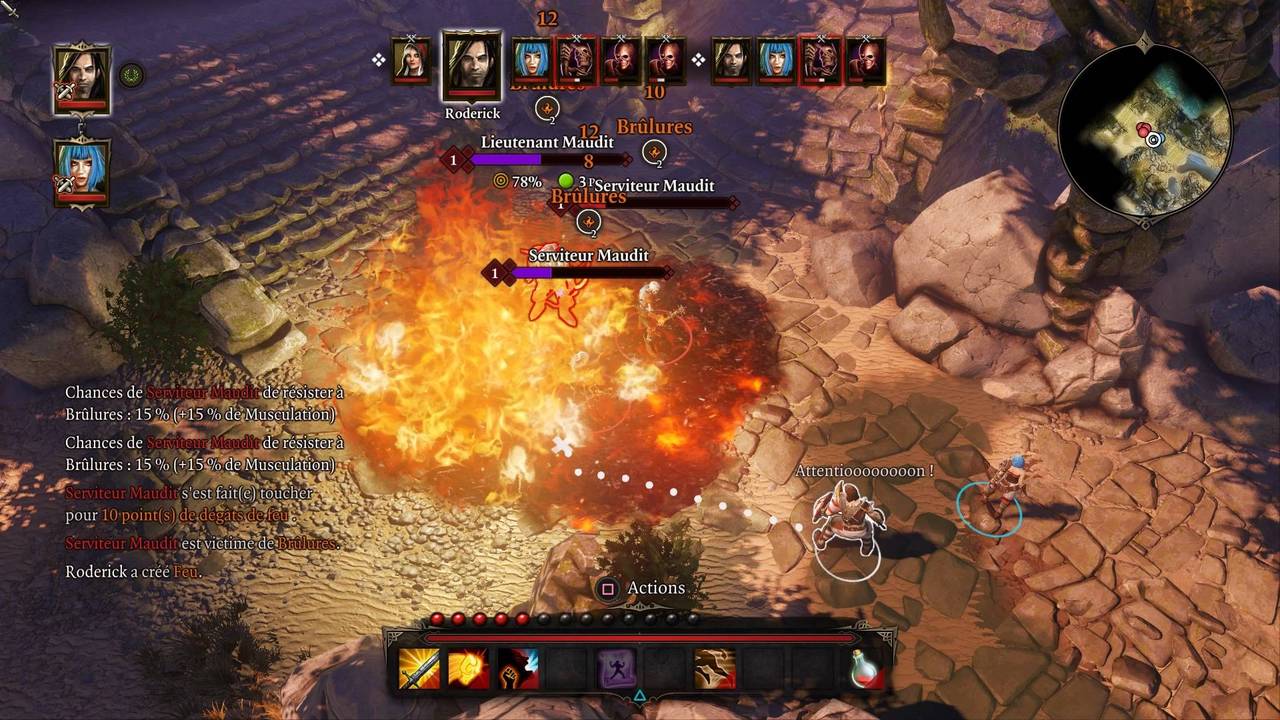Activate the shouting fist skill

click(517, 668)
